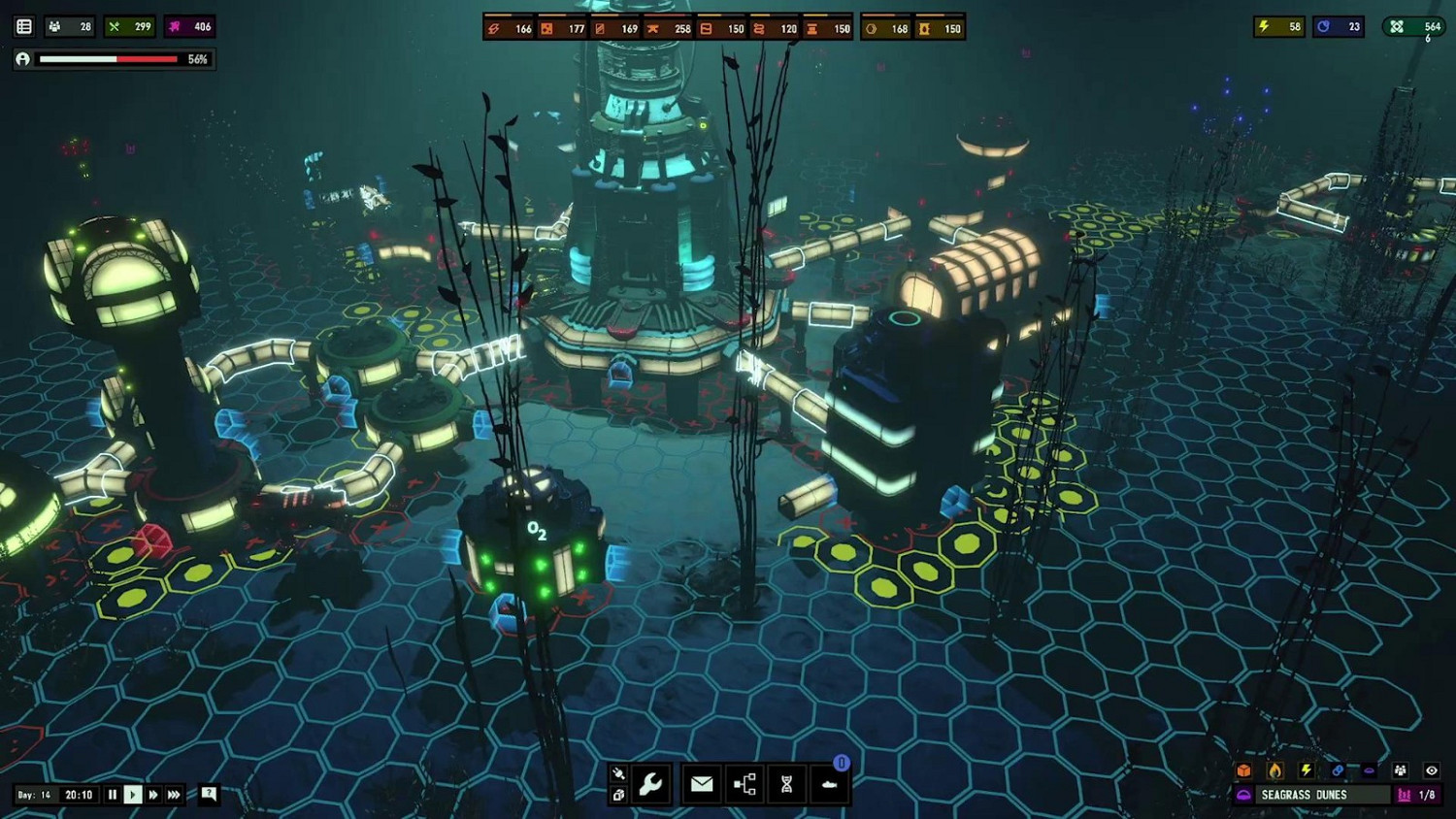The width and height of the screenshot is (1456, 819).
Task: Set game speed to normal play
Action: pos(133,795)
